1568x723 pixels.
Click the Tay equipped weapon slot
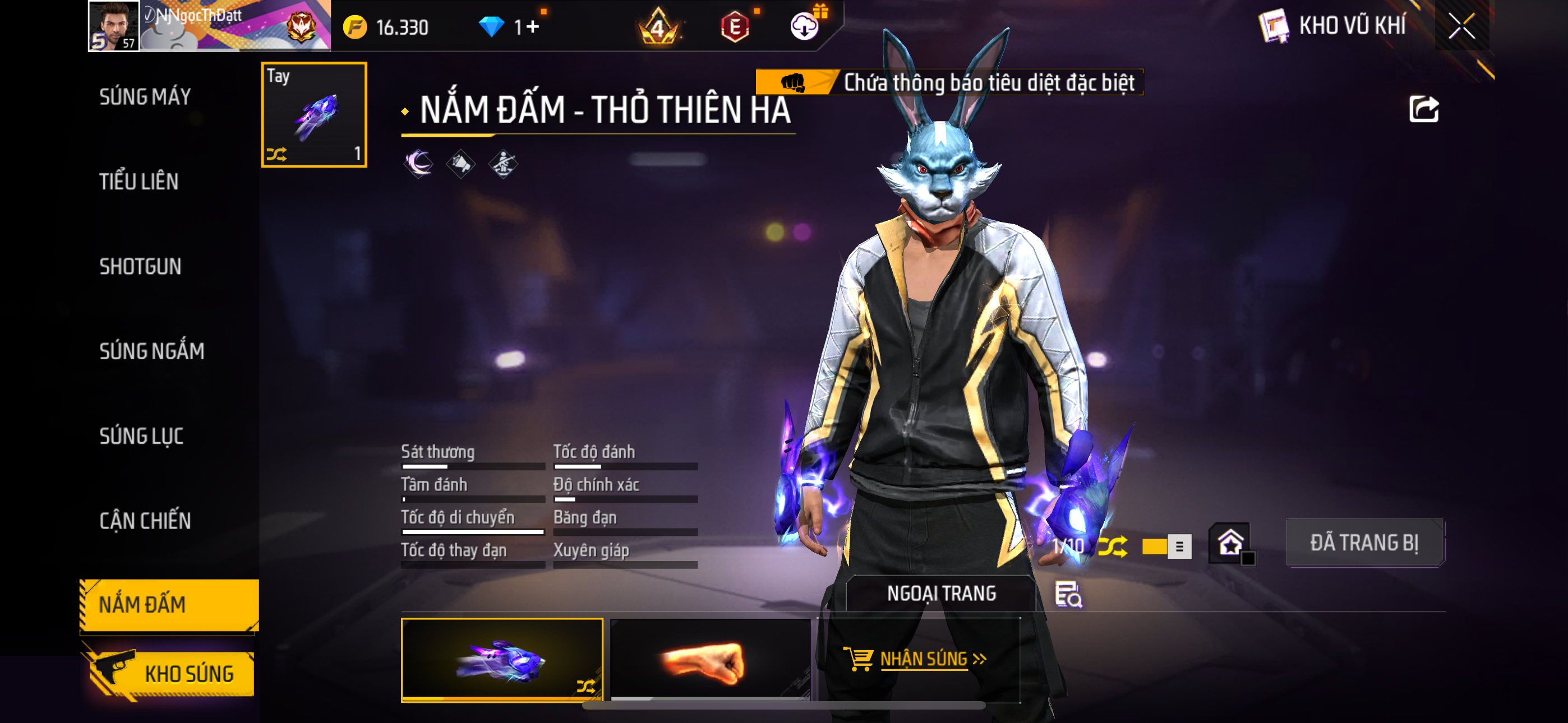click(314, 114)
